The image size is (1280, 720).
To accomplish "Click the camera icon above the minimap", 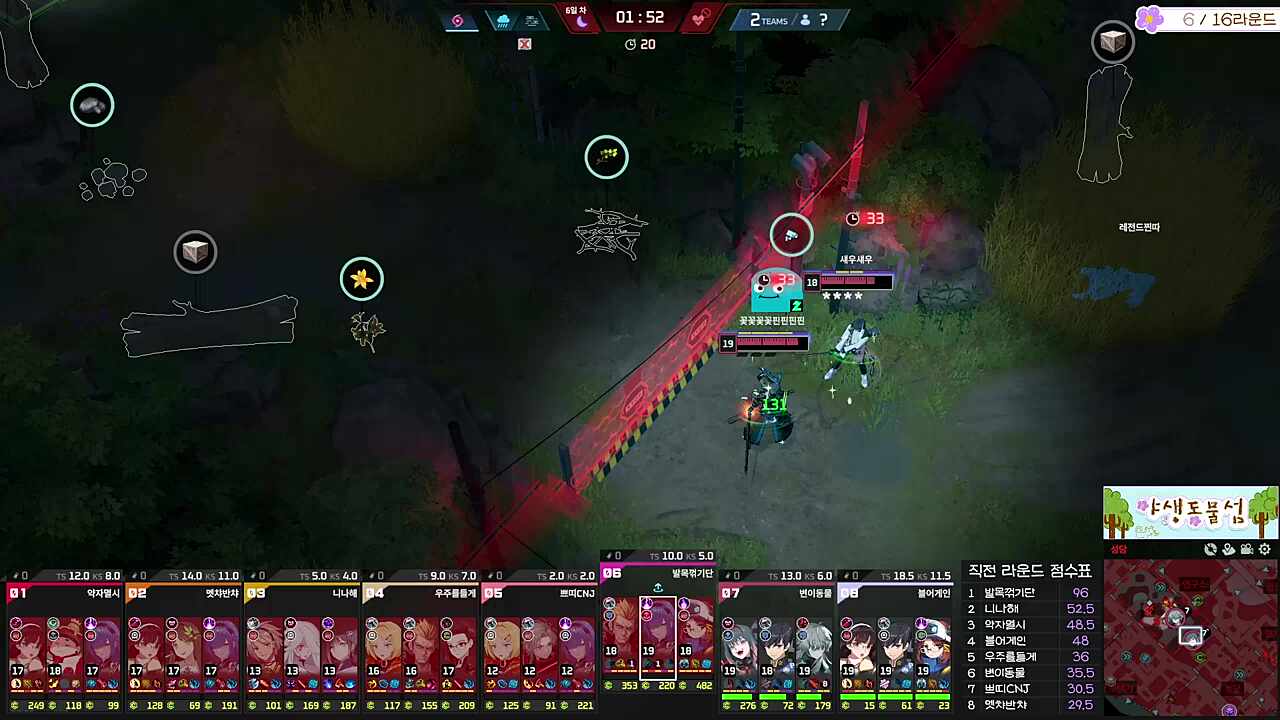I will [1247, 549].
